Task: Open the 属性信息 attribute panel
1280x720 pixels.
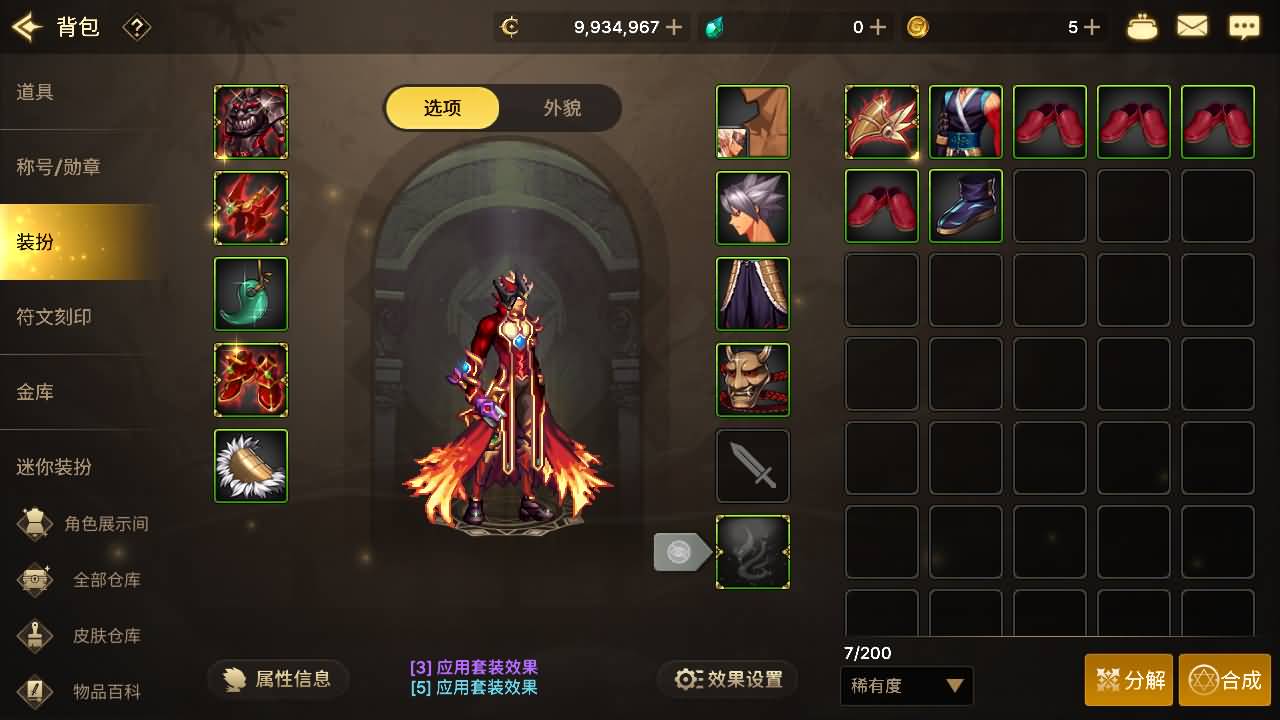Action: click(x=277, y=678)
